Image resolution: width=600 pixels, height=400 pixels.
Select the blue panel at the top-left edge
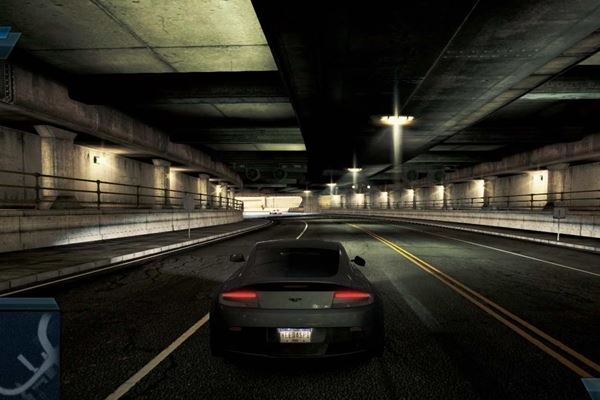[x=8, y=41]
